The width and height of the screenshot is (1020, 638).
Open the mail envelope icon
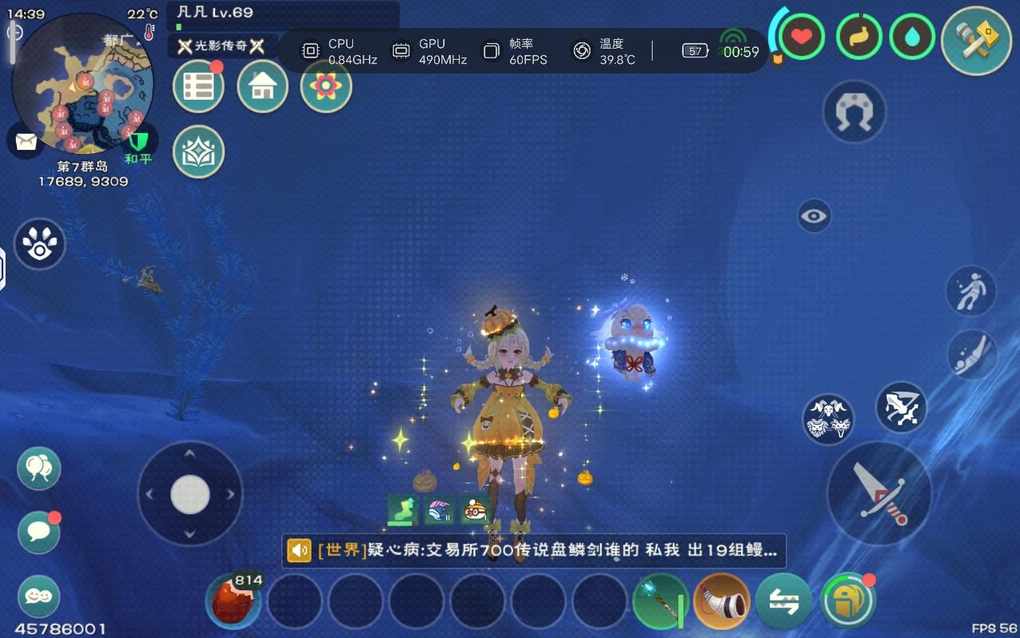(25, 140)
